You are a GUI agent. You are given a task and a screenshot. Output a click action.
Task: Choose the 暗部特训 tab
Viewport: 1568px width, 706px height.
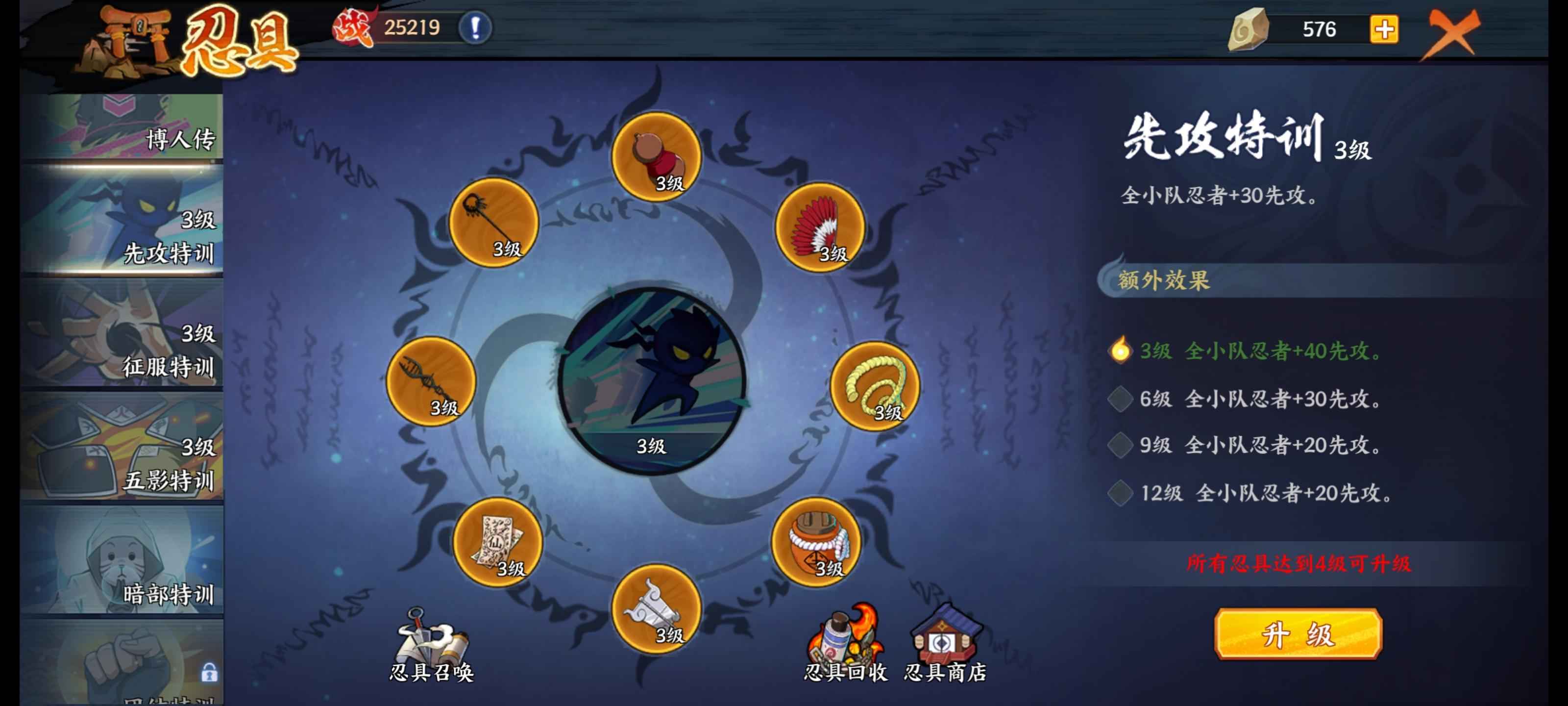point(122,561)
